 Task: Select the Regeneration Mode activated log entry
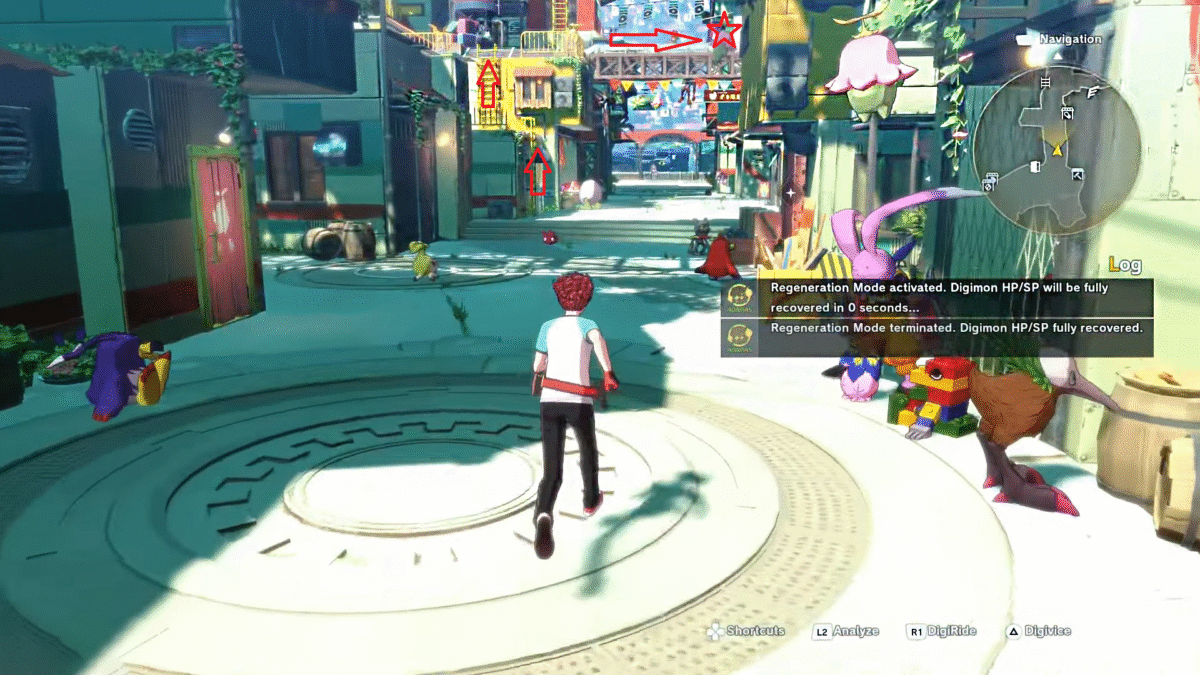[938, 296]
